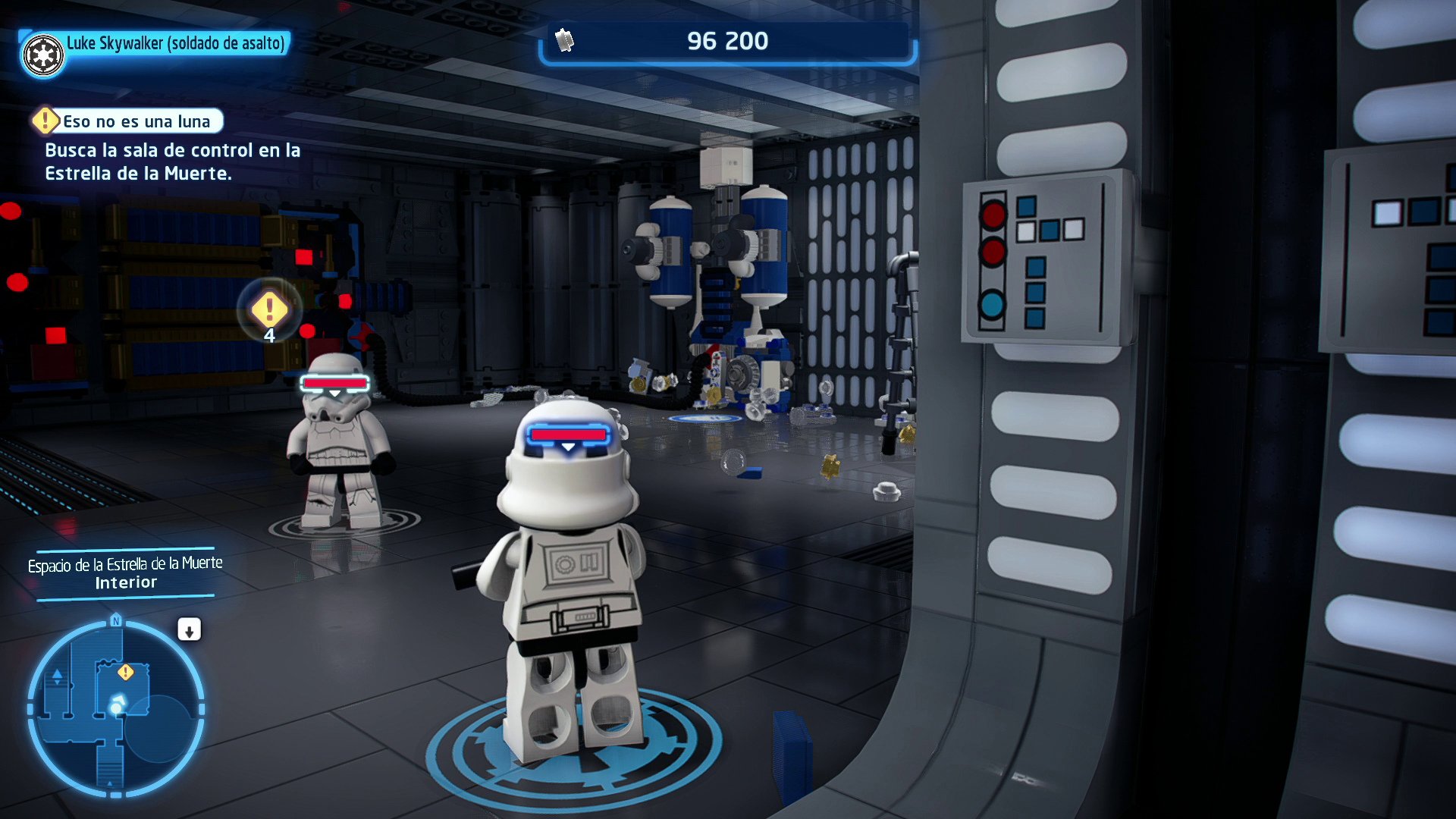Click the location label 'Espacio de la Estrella de la Muerte'
This screenshot has height=819, width=1456.
point(125,564)
